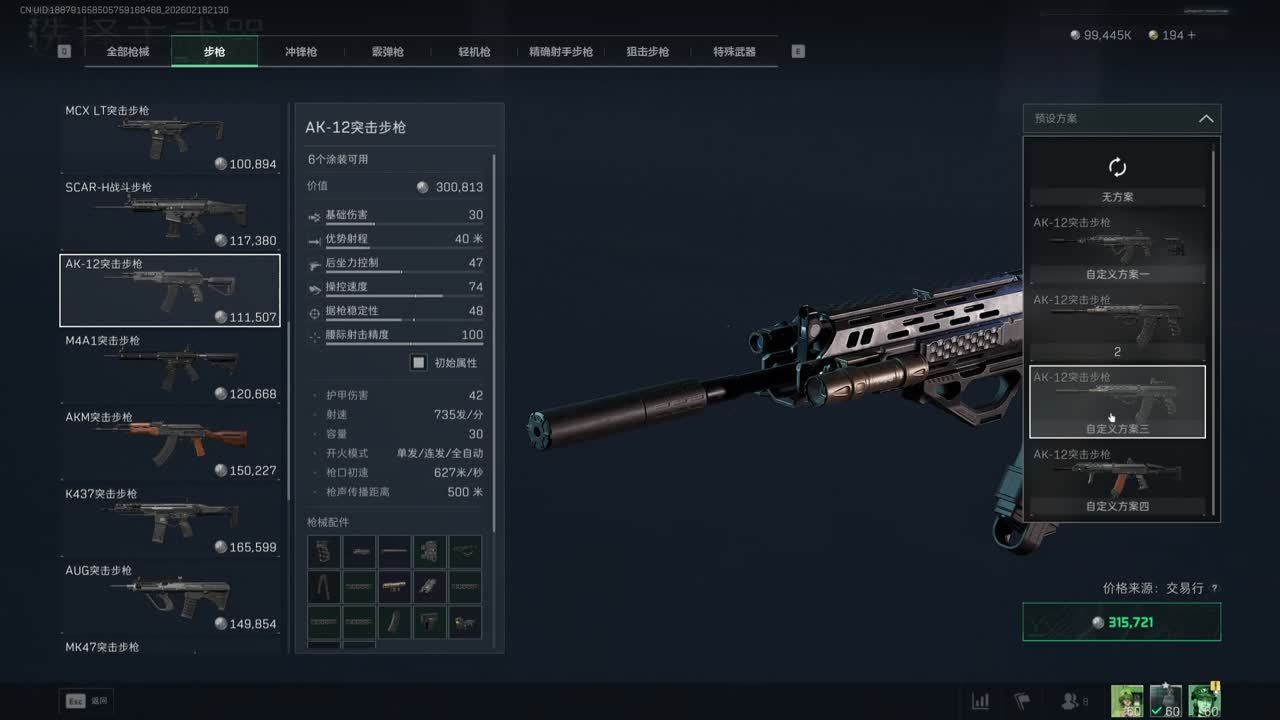The image size is (1280, 720).
Task: Switch to 精确射手步枪 tab
Action: pos(561,52)
